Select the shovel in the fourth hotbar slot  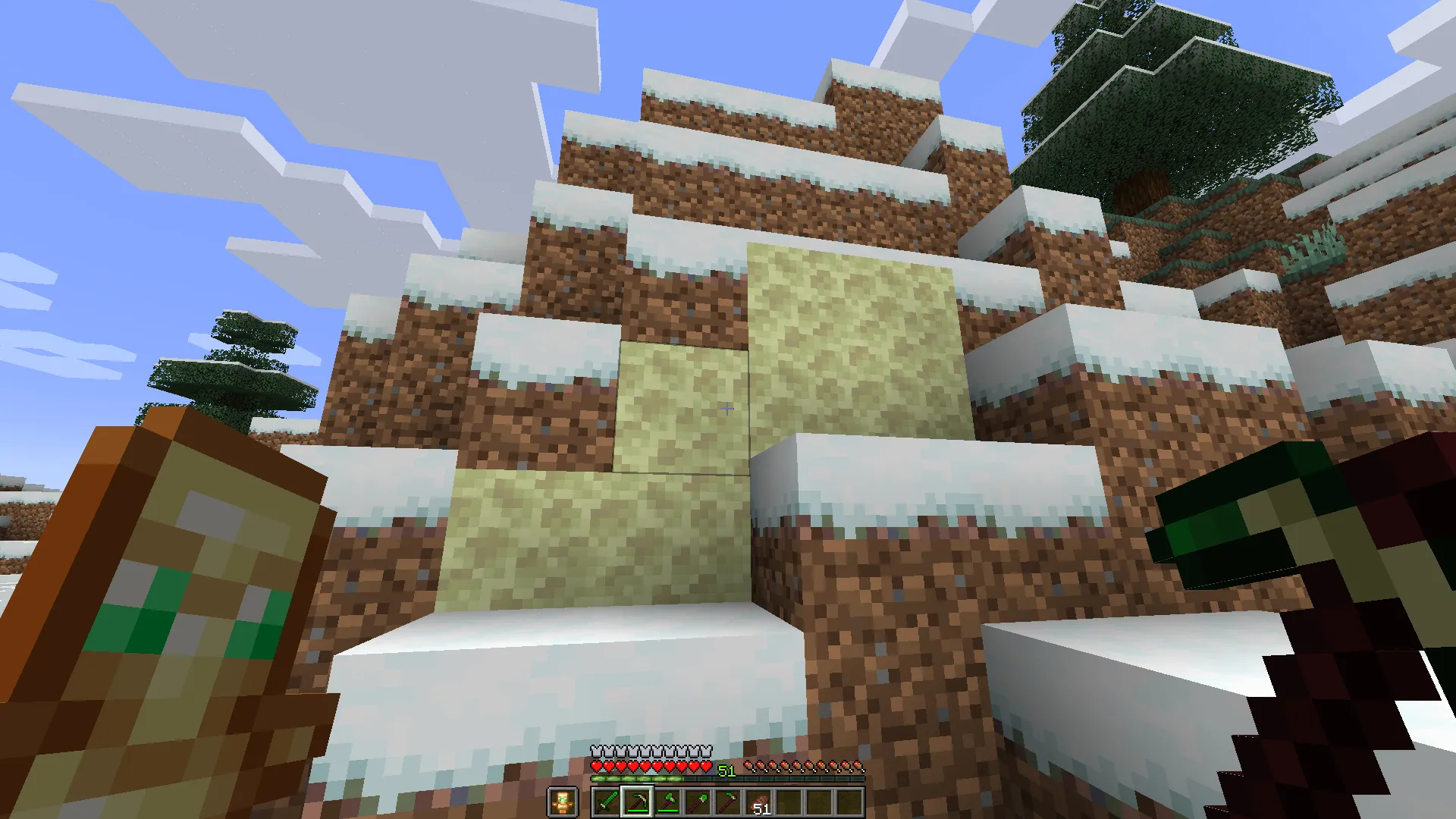point(699,802)
